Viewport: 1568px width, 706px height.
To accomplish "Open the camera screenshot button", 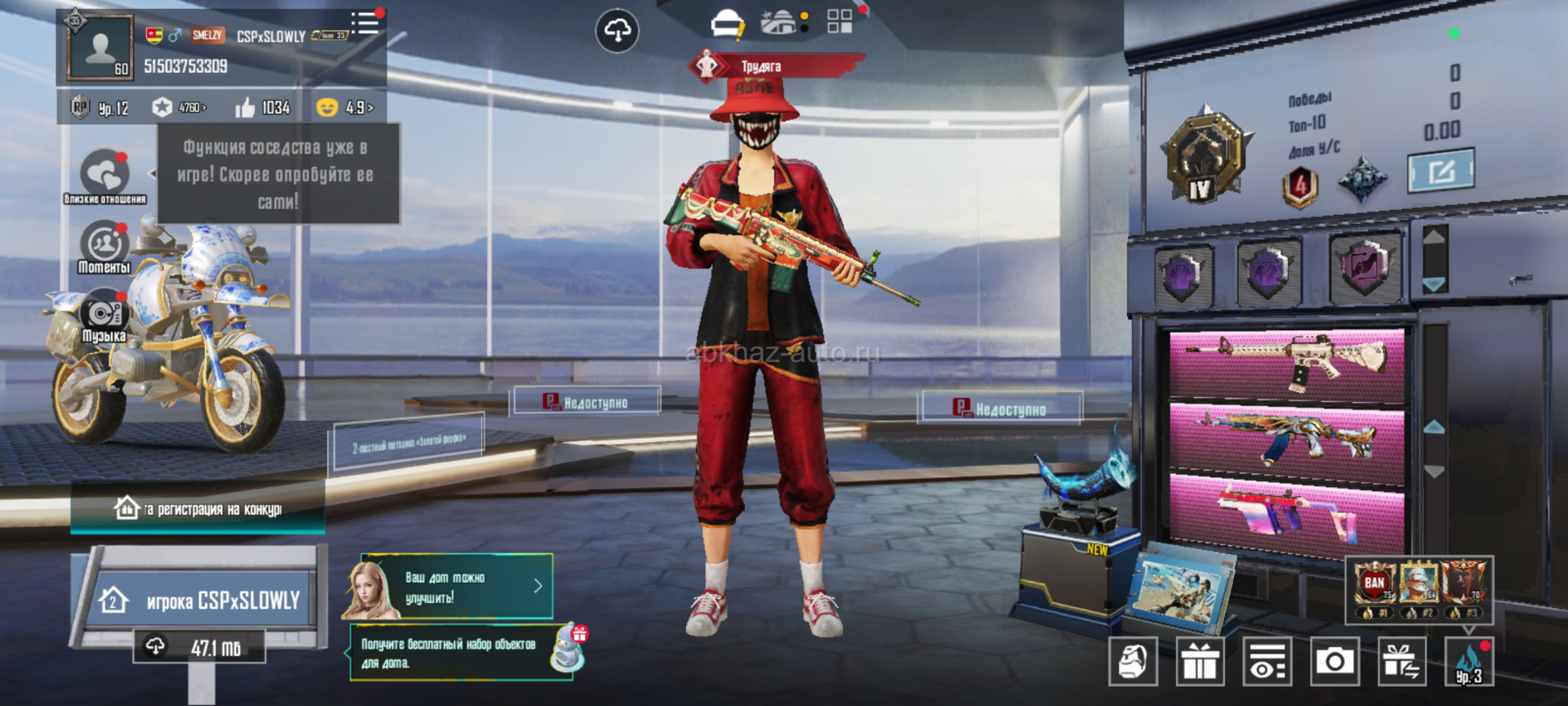I will pos(1334,661).
